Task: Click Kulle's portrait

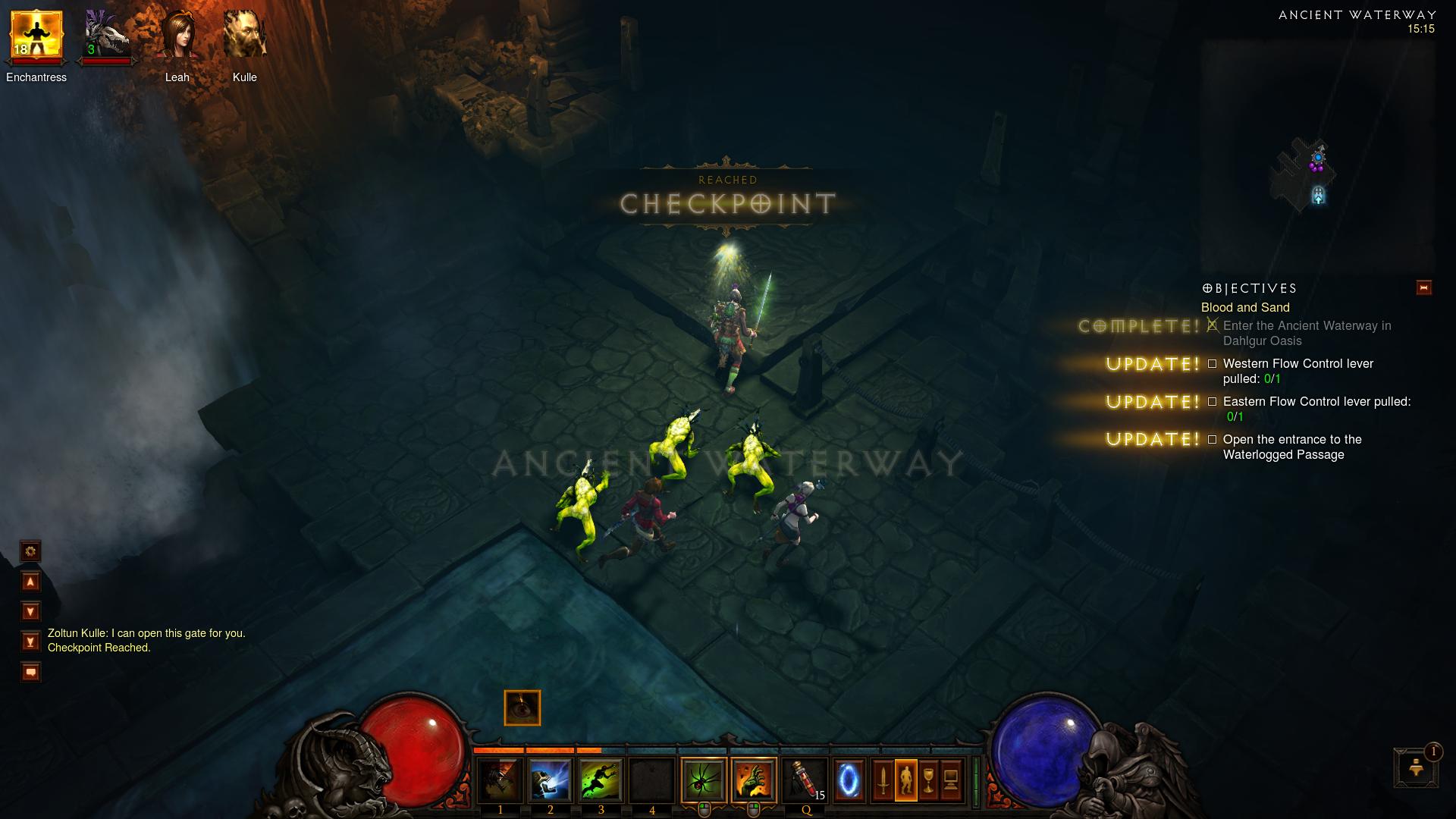Action: click(x=244, y=36)
